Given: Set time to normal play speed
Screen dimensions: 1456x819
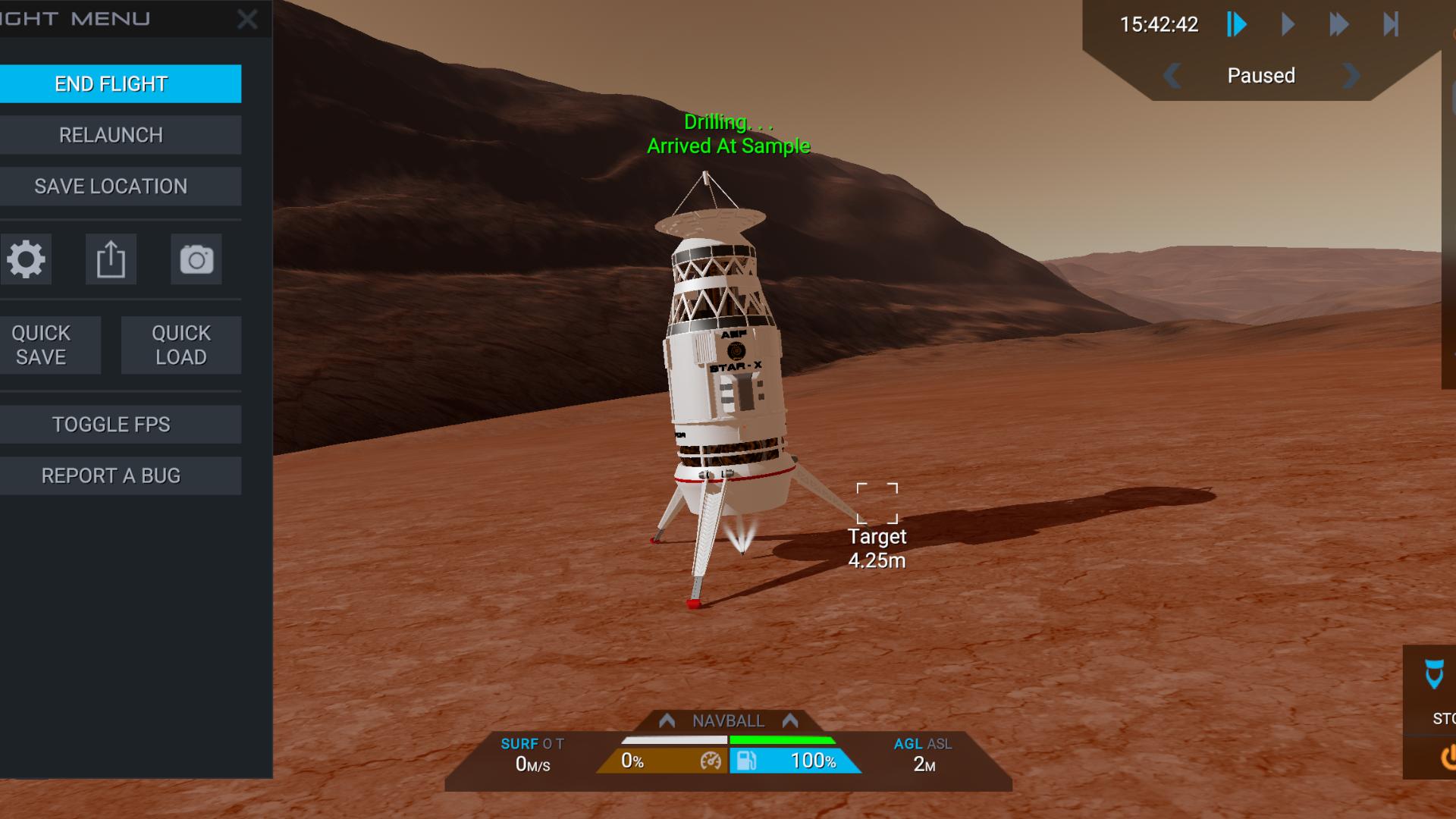Looking at the screenshot, I should tap(1288, 25).
